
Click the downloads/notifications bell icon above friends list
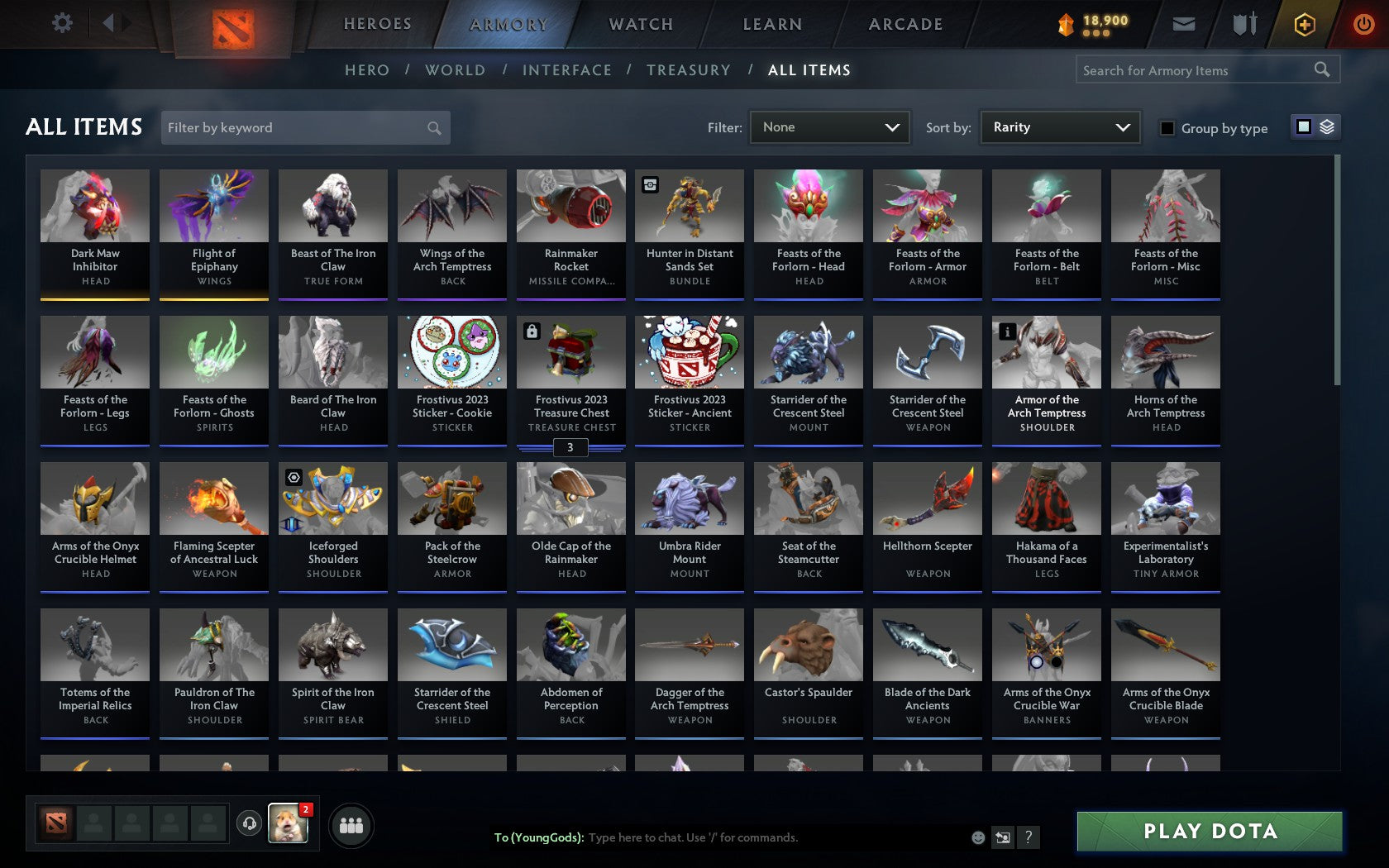249,824
